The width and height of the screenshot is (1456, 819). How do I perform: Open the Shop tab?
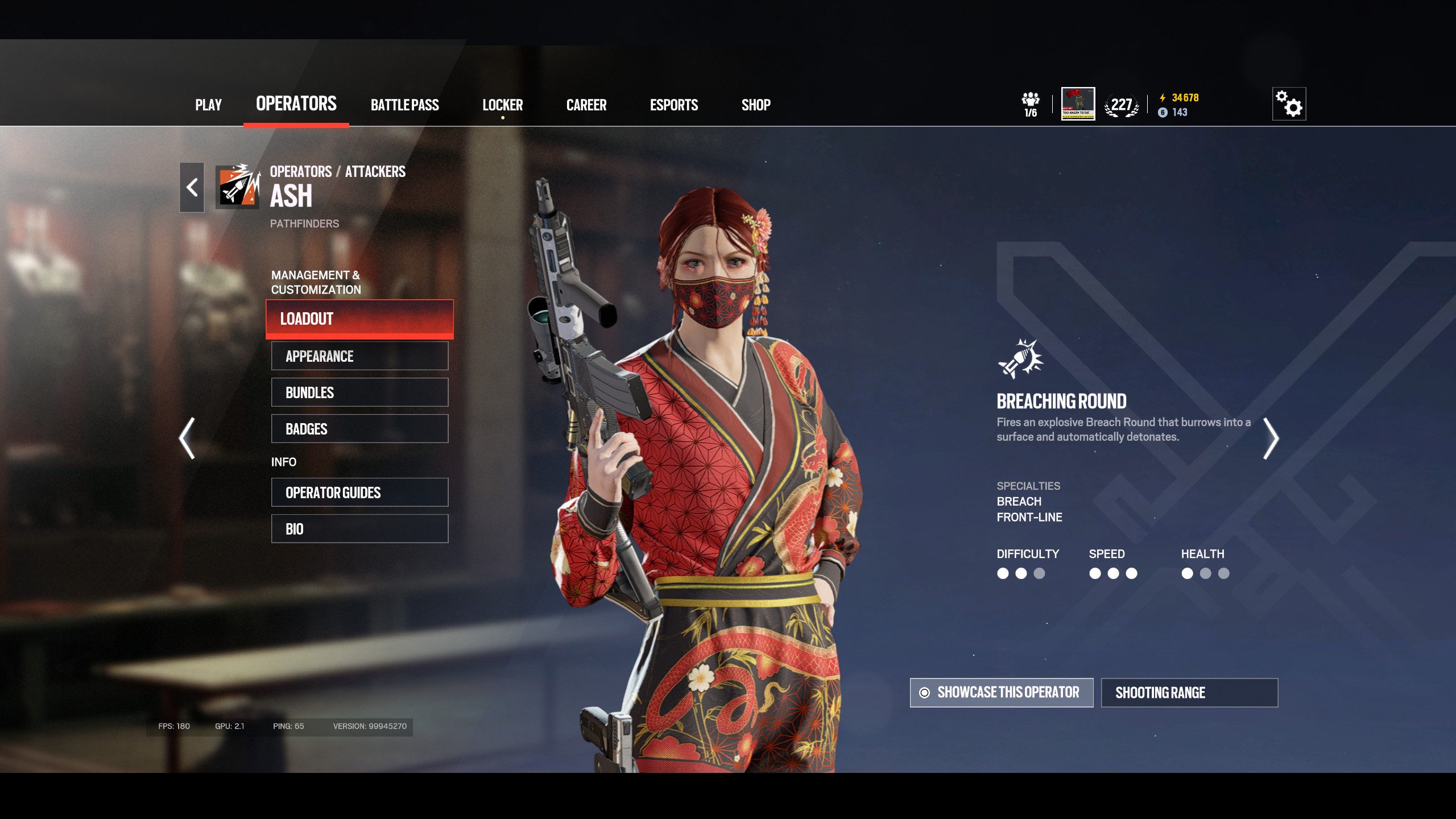[755, 105]
